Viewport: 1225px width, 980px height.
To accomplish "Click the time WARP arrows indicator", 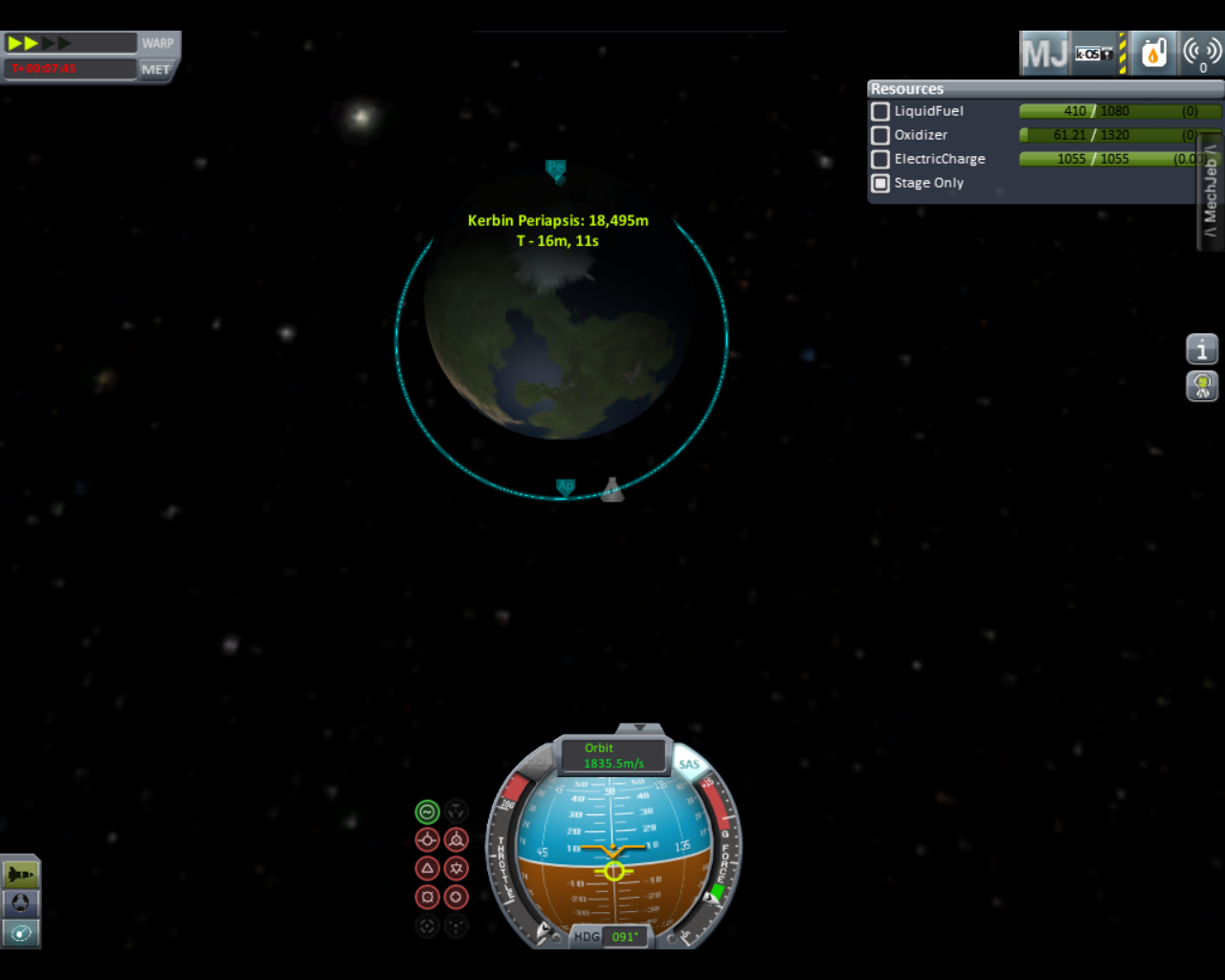I will tap(38, 43).
